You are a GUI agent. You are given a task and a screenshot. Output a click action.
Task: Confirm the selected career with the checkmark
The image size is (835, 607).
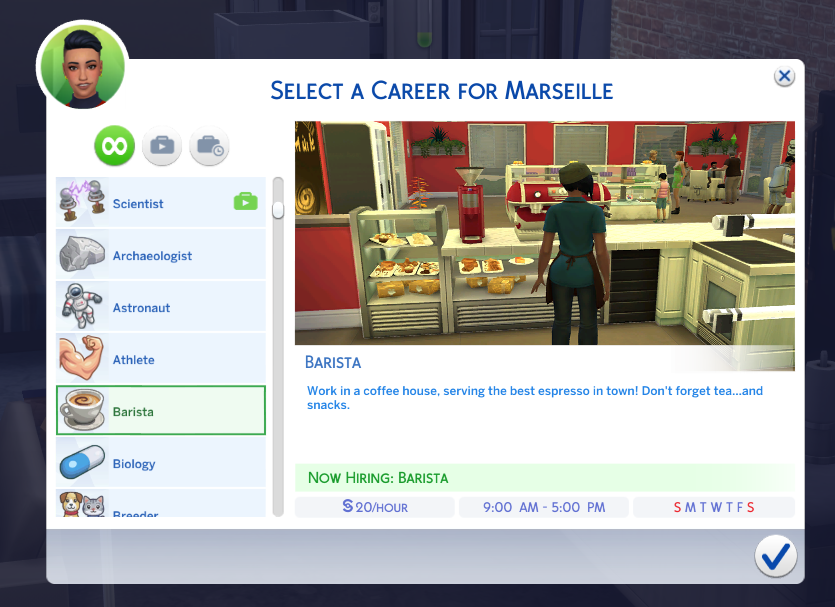pos(775,555)
